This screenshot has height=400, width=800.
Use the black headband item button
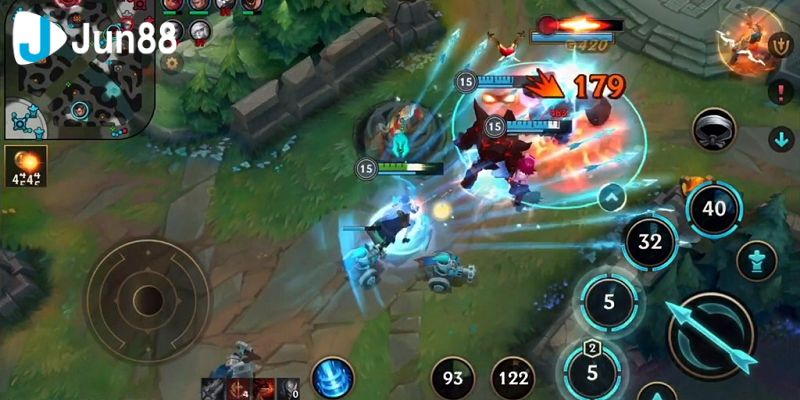point(714,130)
